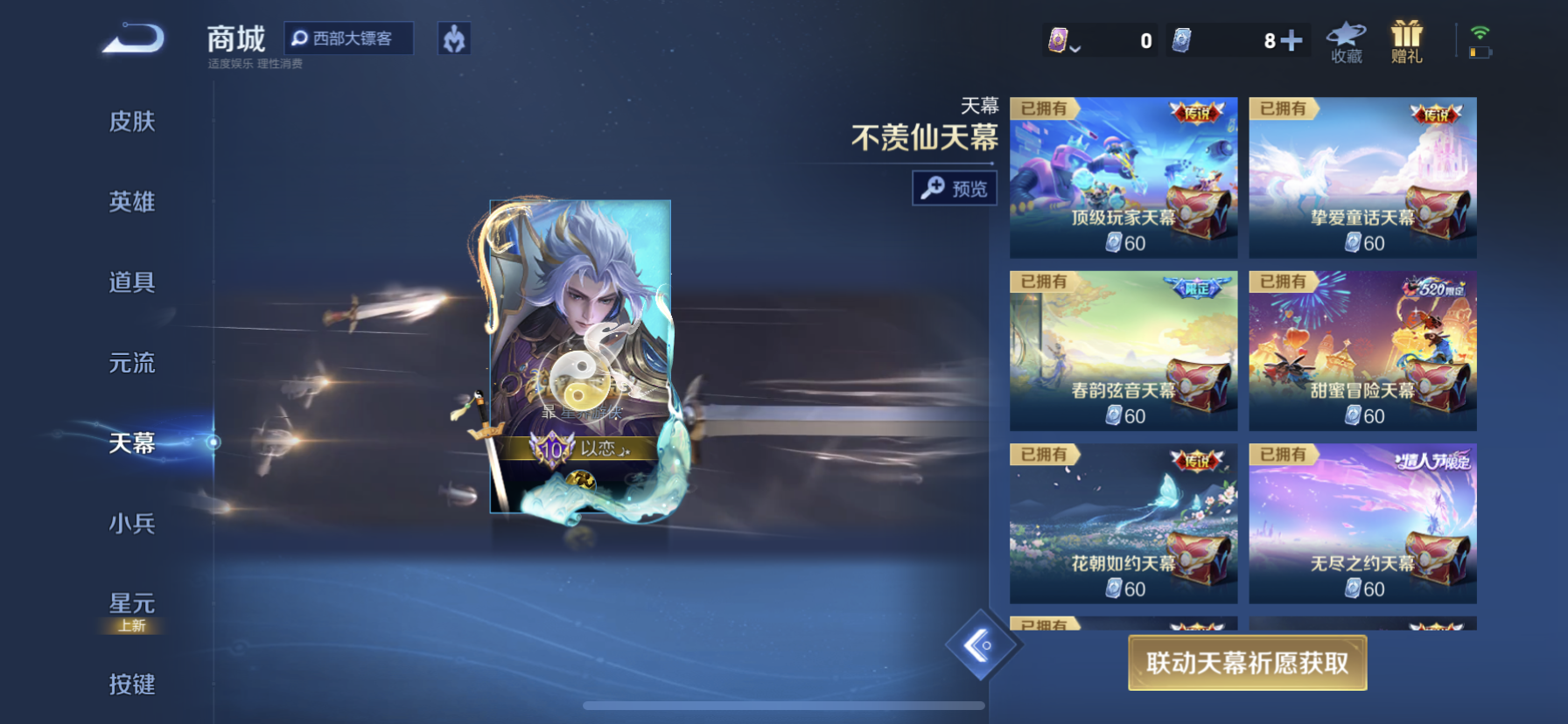The height and width of the screenshot is (724, 1568).
Task: Click the 西部大镖客 search box
Action: coord(349,38)
